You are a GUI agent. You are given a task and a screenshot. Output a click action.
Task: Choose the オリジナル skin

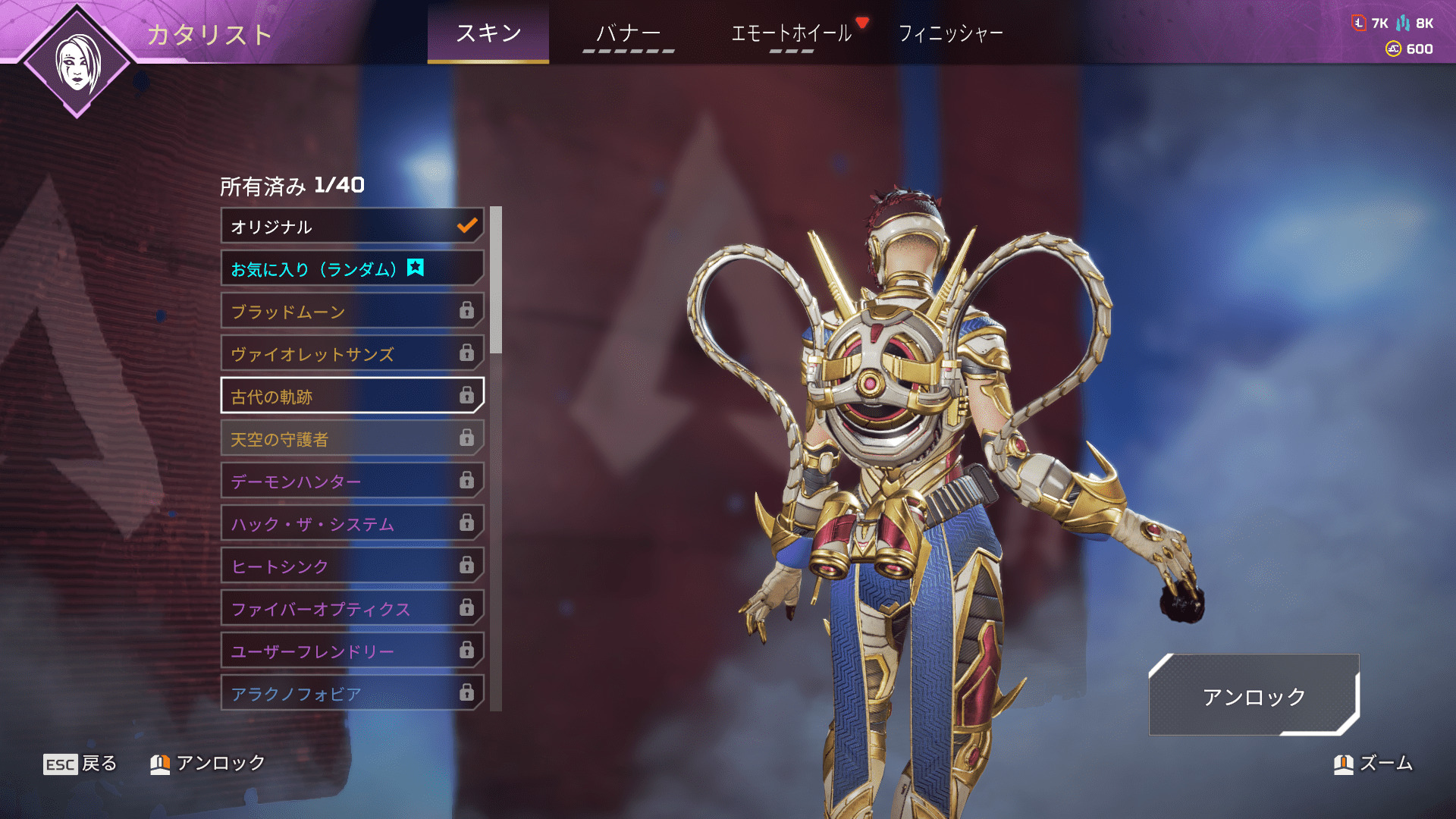coord(352,226)
